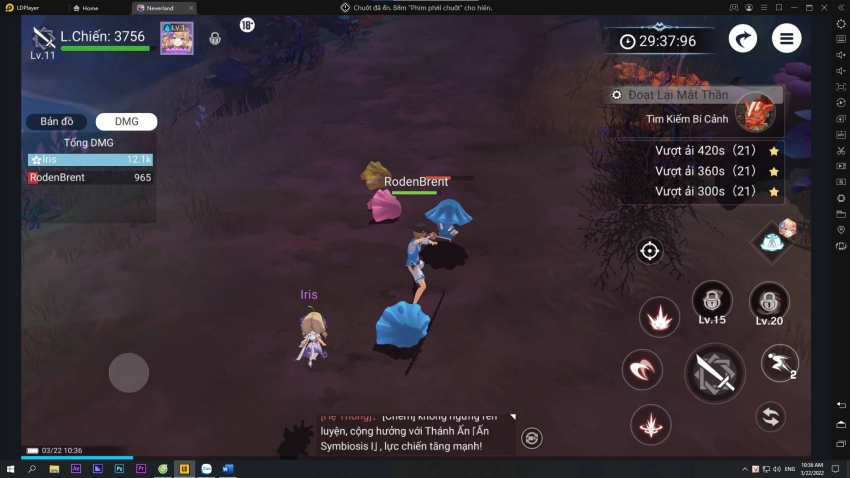Tap the main sword attack button
The image size is (850, 478).
click(714, 373)
